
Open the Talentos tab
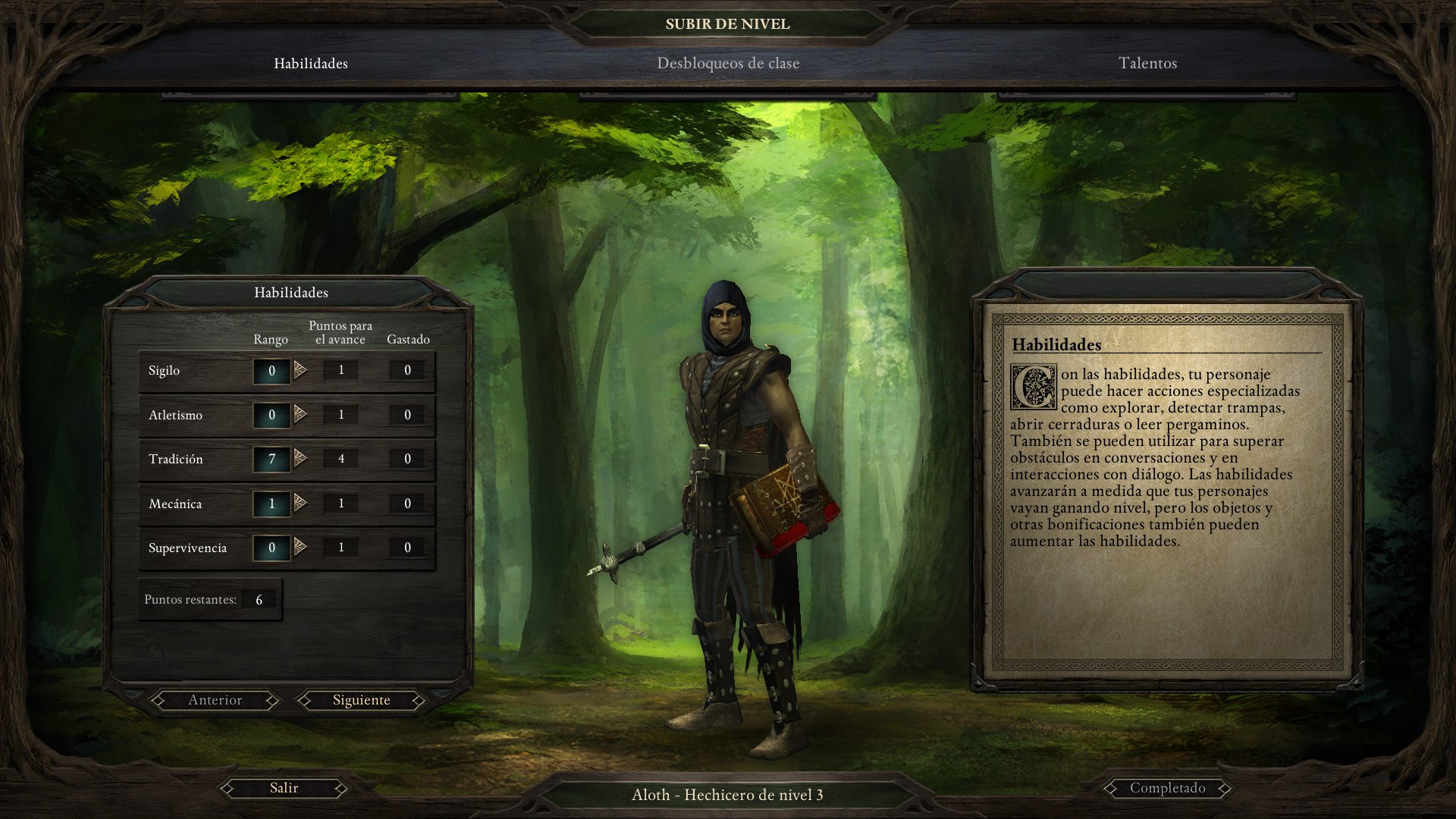[1147, 64]
